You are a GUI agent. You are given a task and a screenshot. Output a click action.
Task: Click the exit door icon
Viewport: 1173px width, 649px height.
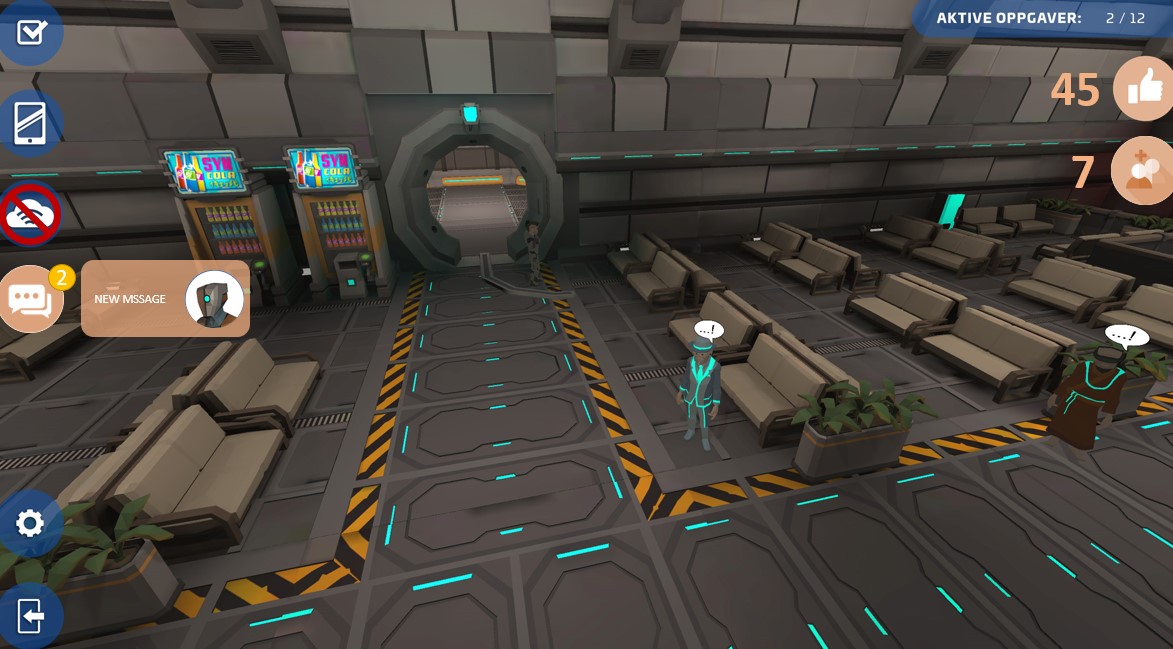pos(30,615)
